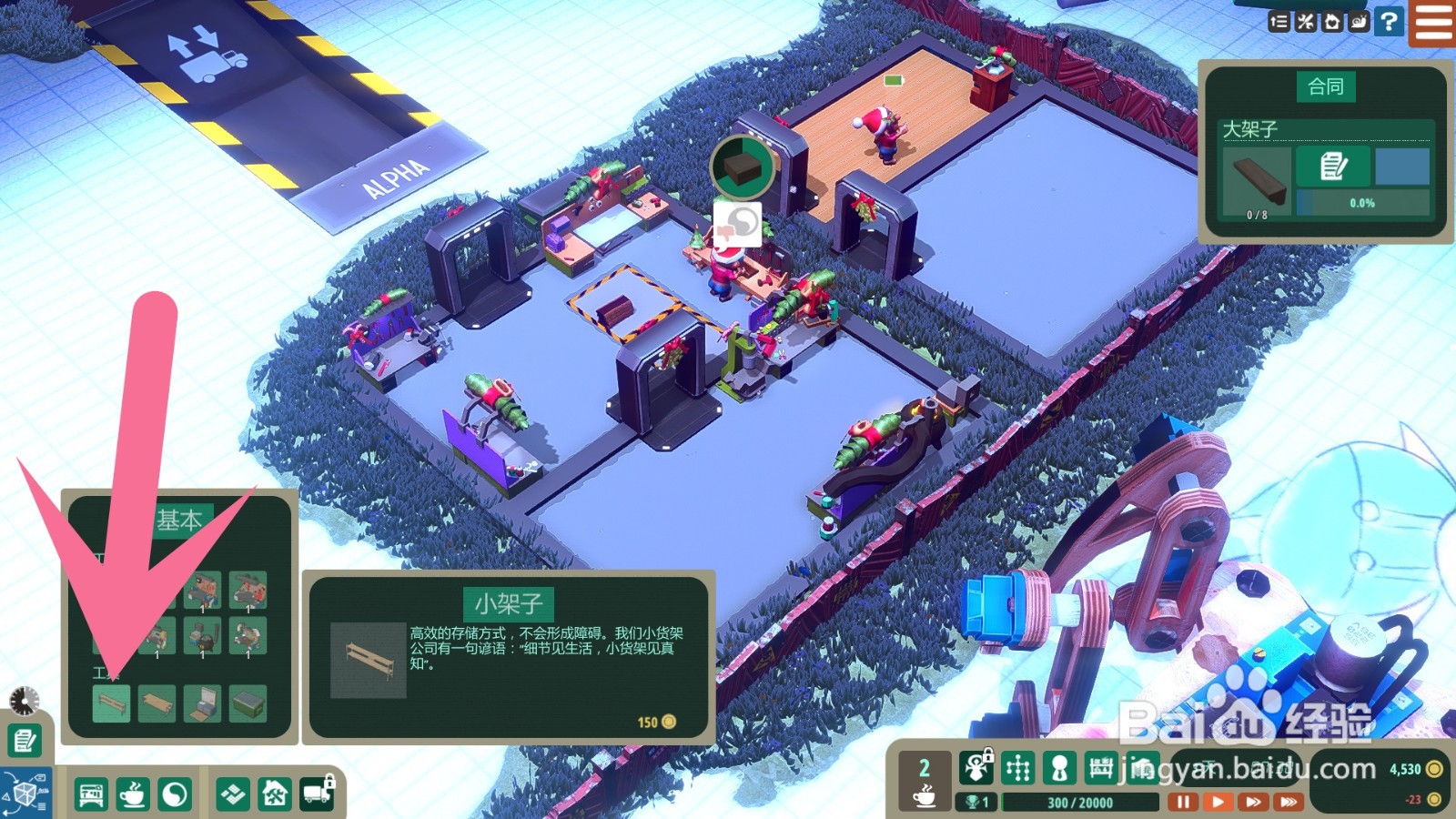Open the question mark help button
This screenshot has width=1456, height=819.
tap(1389, 21)
